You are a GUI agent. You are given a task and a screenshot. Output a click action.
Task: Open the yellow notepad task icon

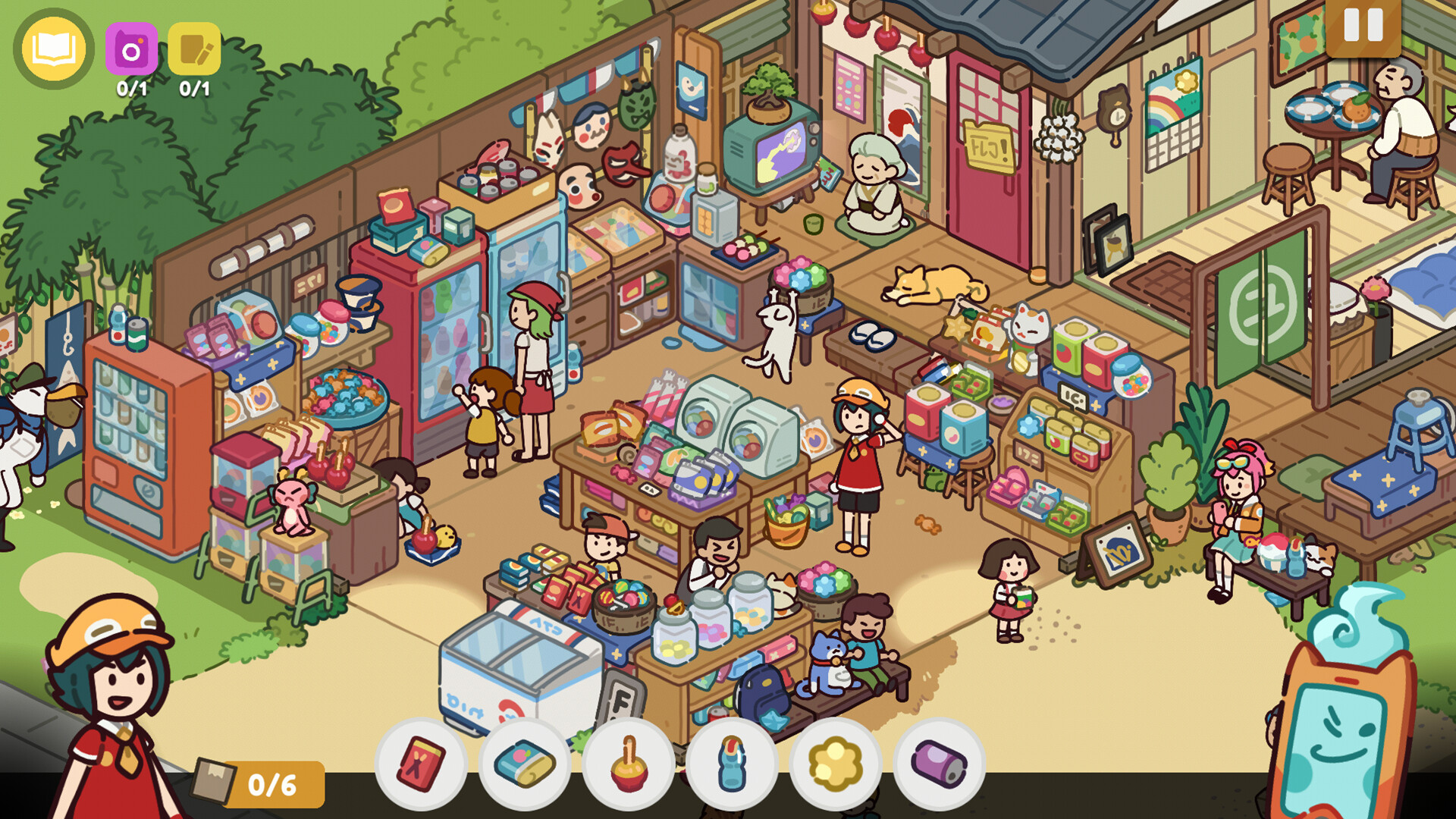[196, 49]
